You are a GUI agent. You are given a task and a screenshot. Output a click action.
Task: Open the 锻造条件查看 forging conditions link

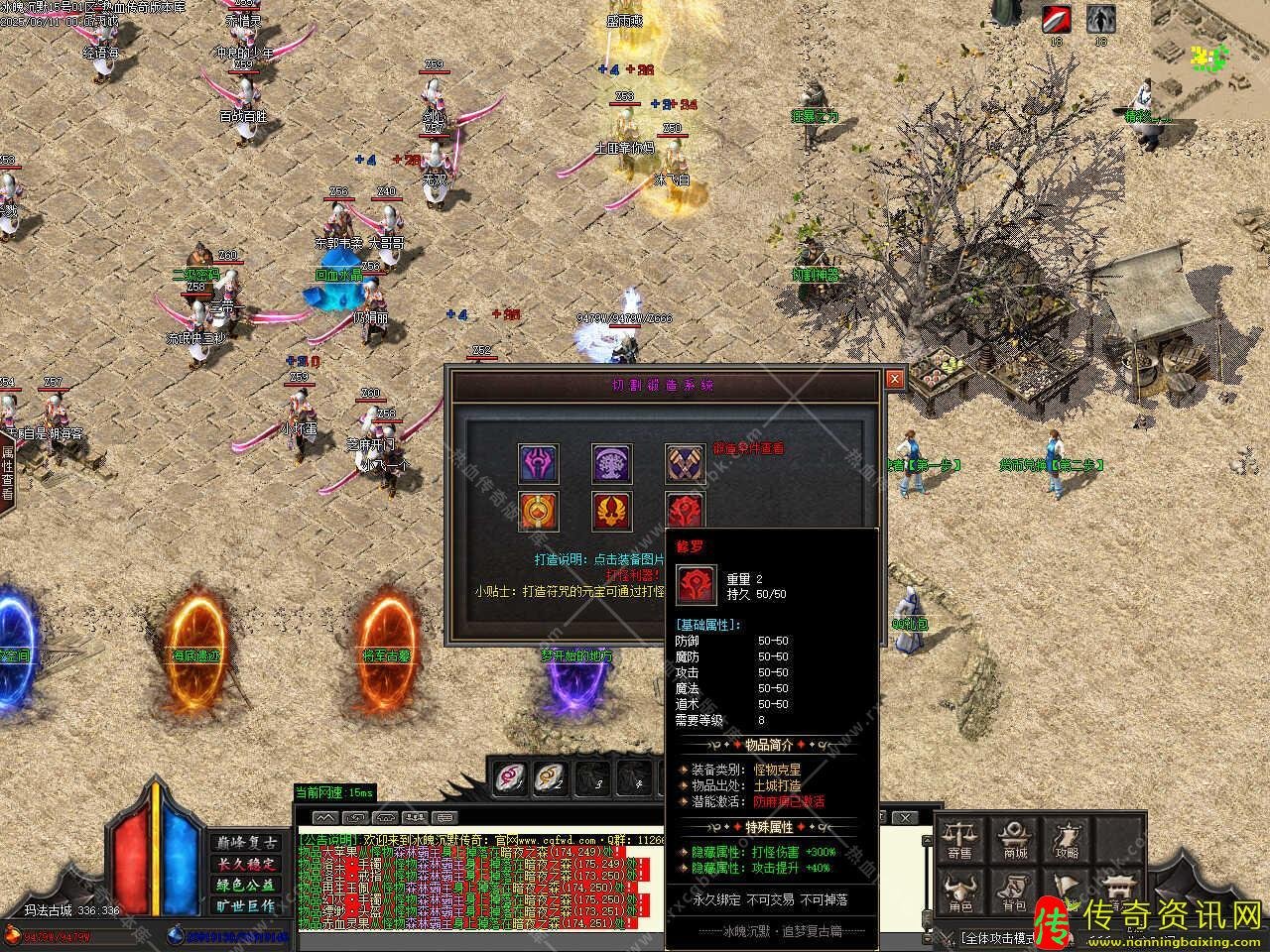pos(748,448)
